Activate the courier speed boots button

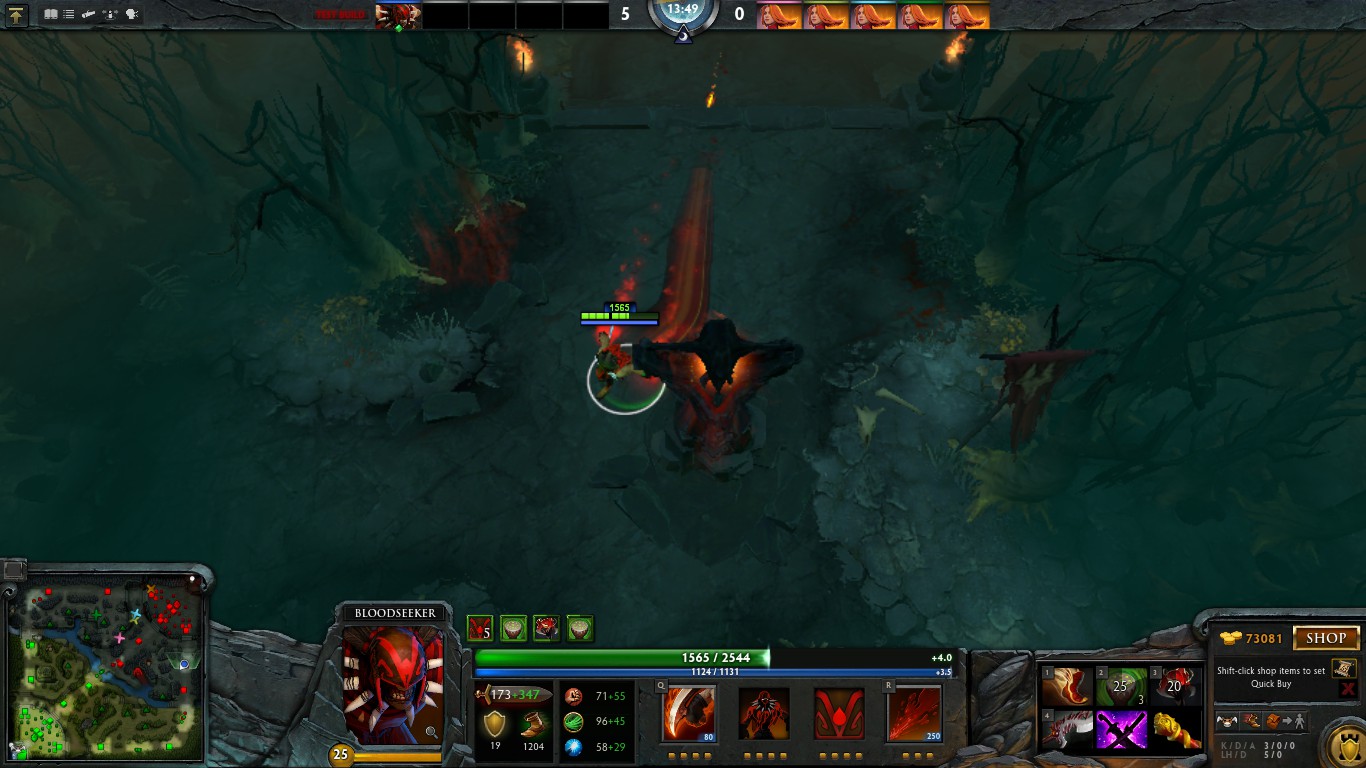1251,720
